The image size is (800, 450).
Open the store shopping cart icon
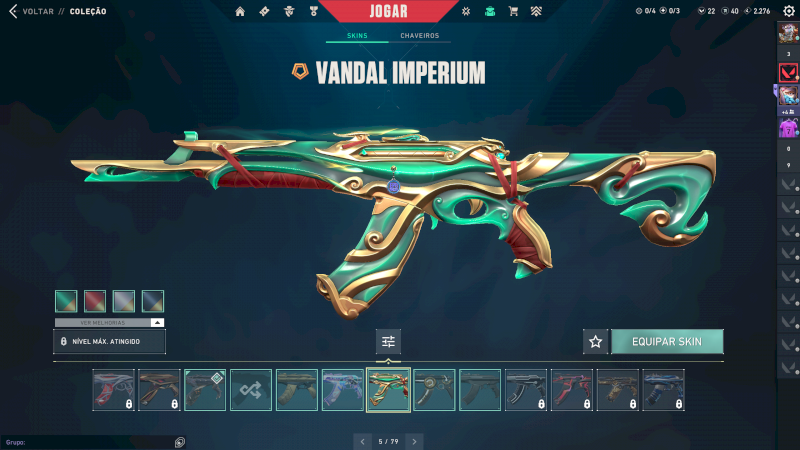click(x=513, y=11)
